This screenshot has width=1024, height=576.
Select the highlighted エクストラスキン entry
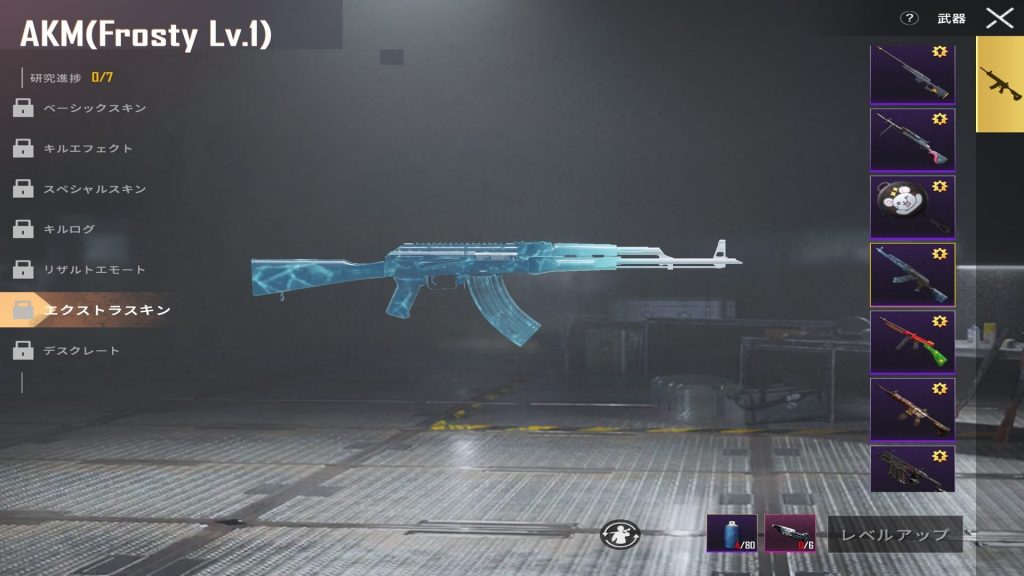(107, 310)
